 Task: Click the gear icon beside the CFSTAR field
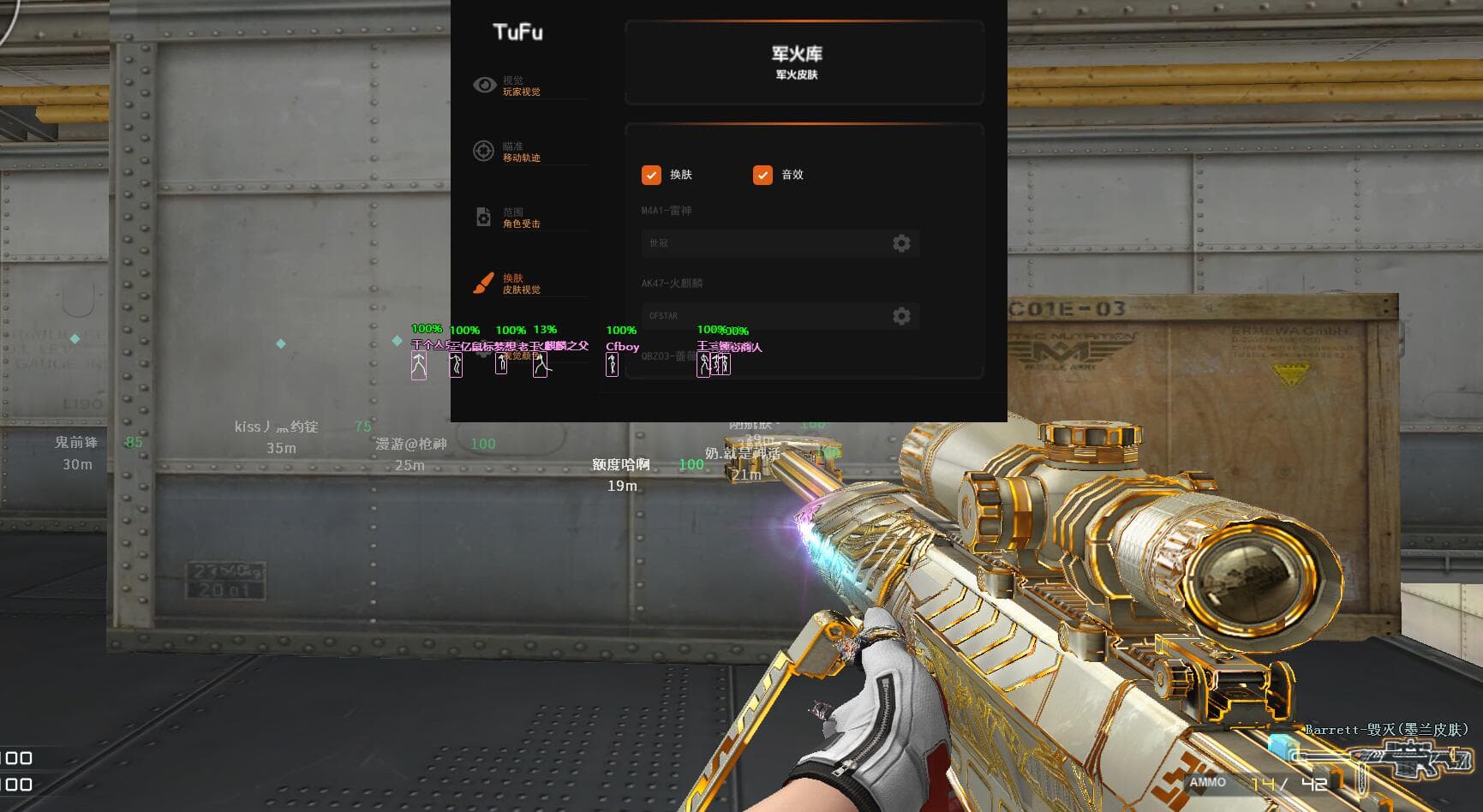[901, 316]
